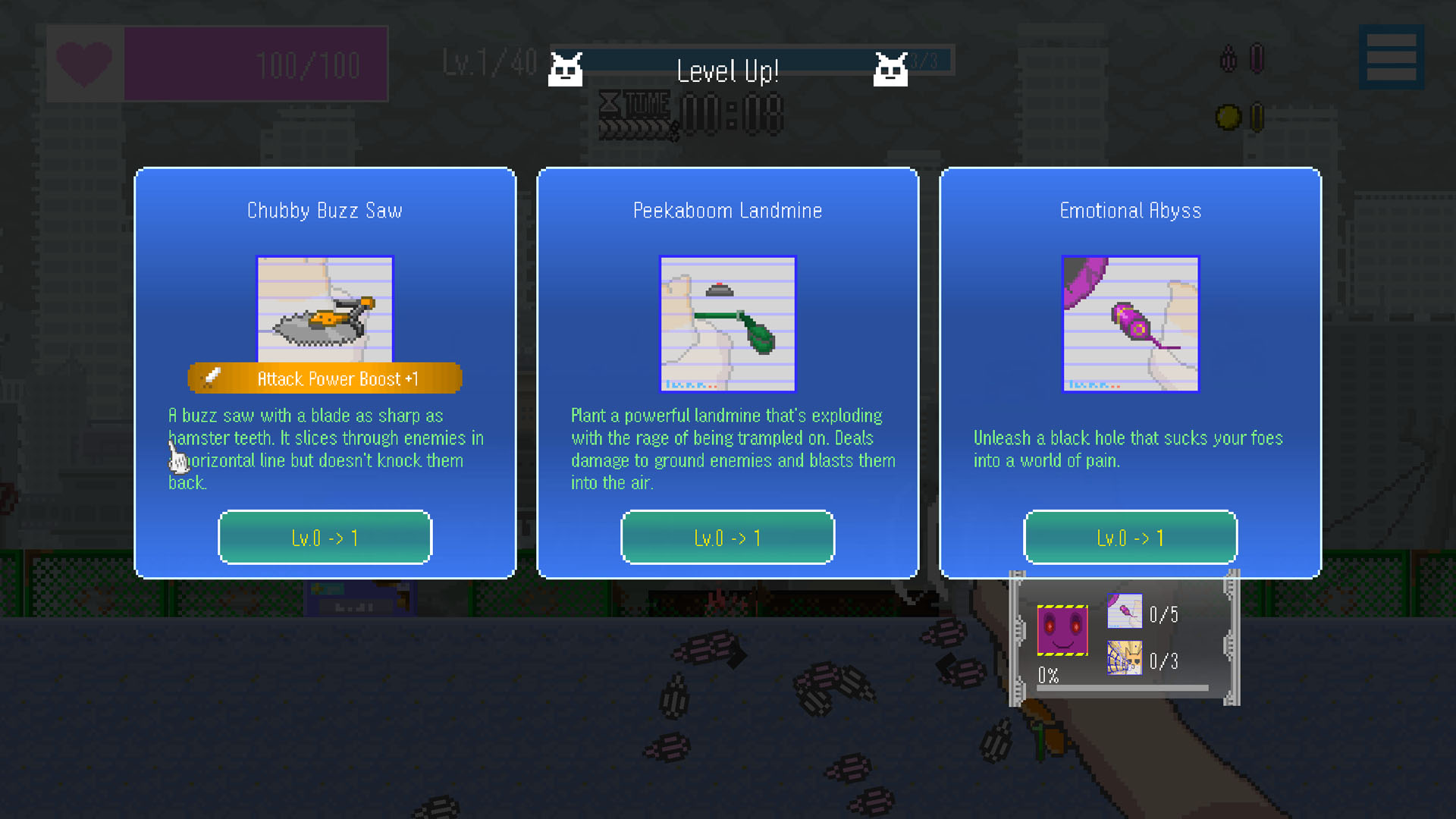Screen dimensions: 1456x819
Task: Click the purple smiley character portrait
Action: pyautogui.click(x=1062, y=630)
